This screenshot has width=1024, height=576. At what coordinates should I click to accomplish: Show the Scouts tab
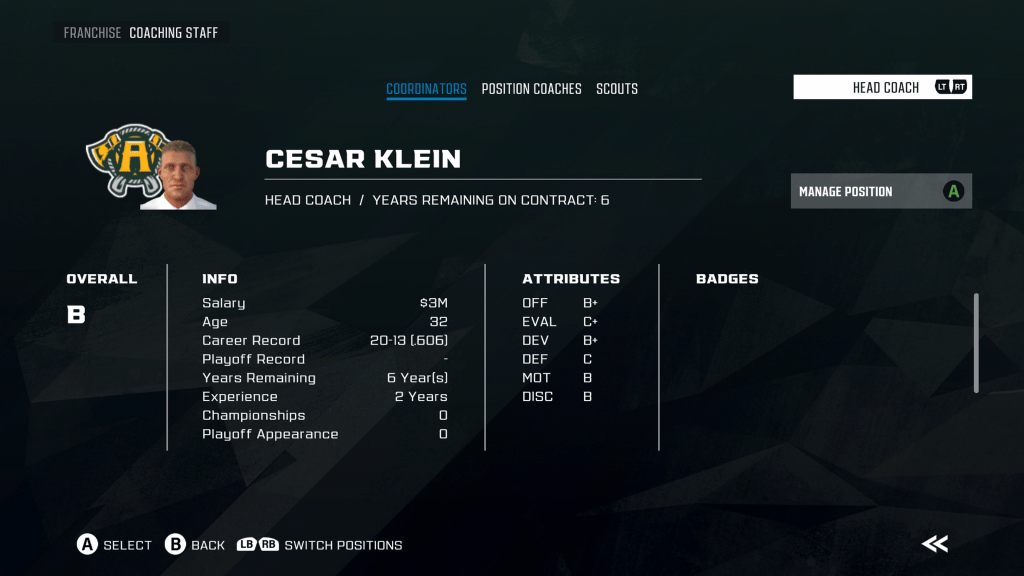tap(617, 89)
